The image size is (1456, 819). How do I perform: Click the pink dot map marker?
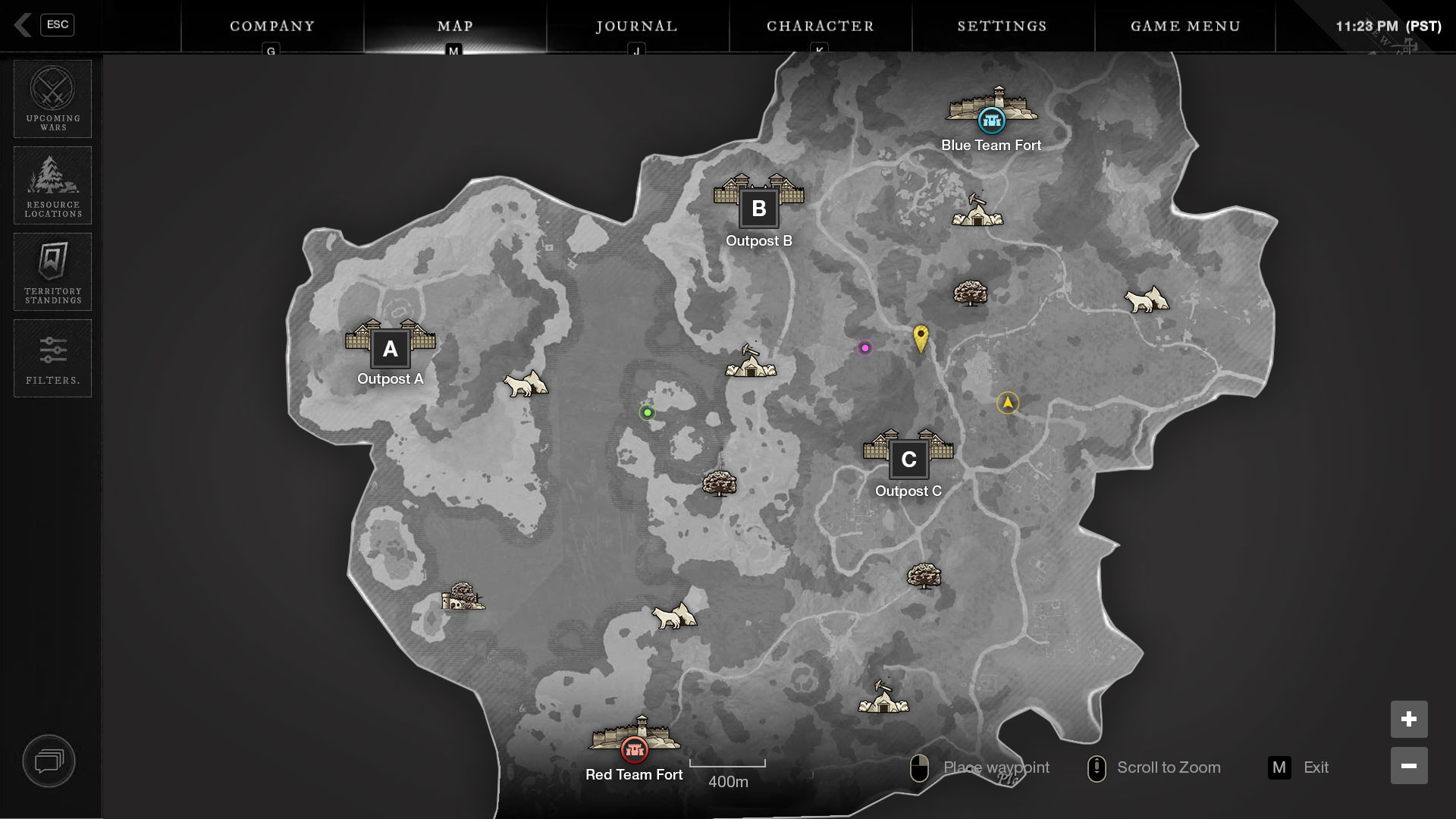tap(864, 348)
